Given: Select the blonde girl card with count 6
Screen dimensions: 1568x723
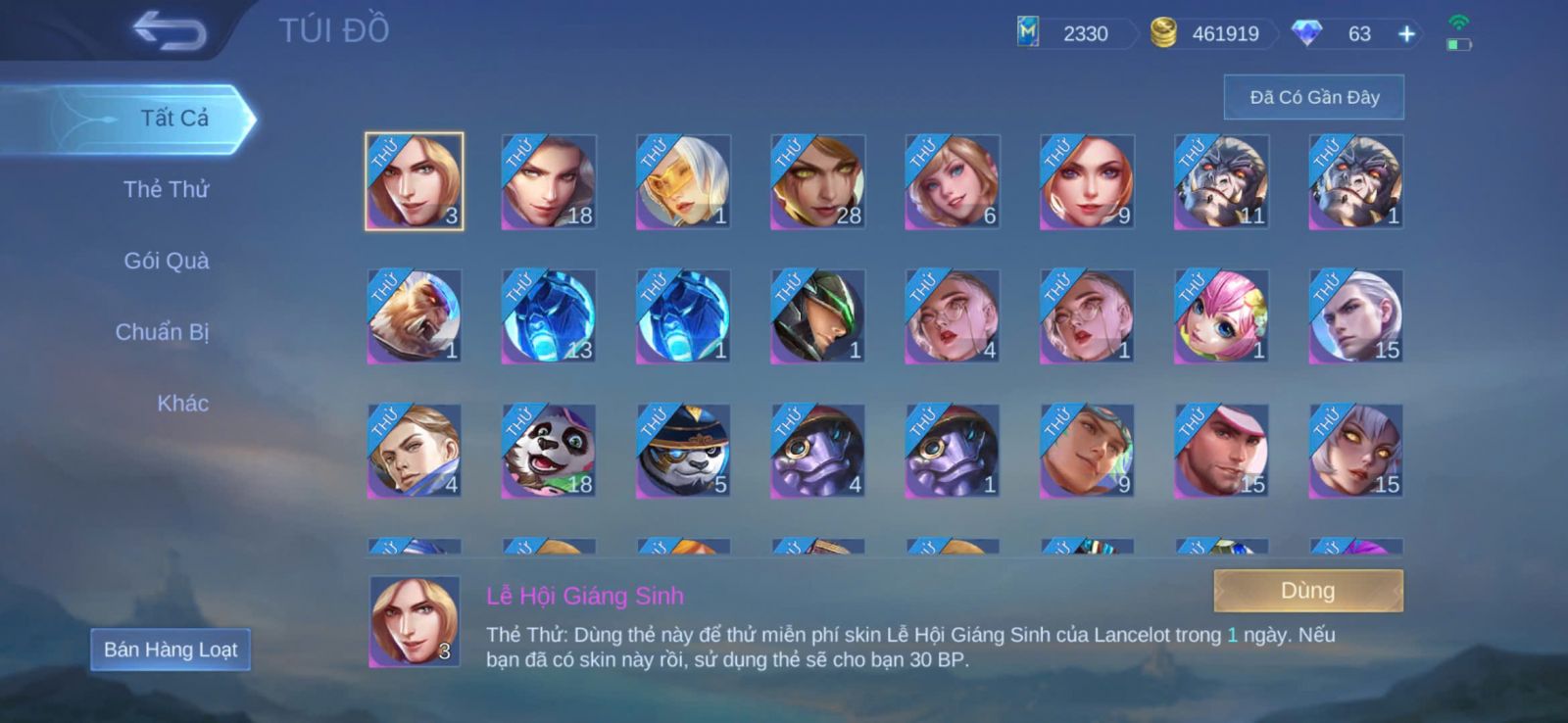Looking at the screenshot, I should click(952, 182).
